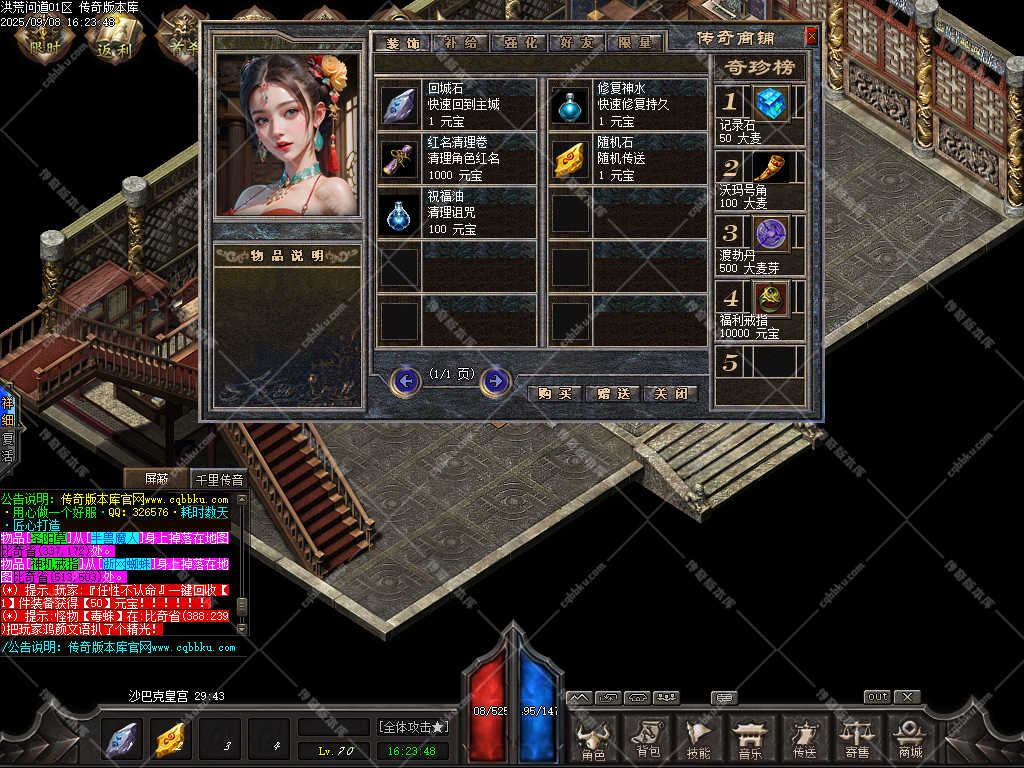Close the shop with the red X

click(x=811, y=37)
